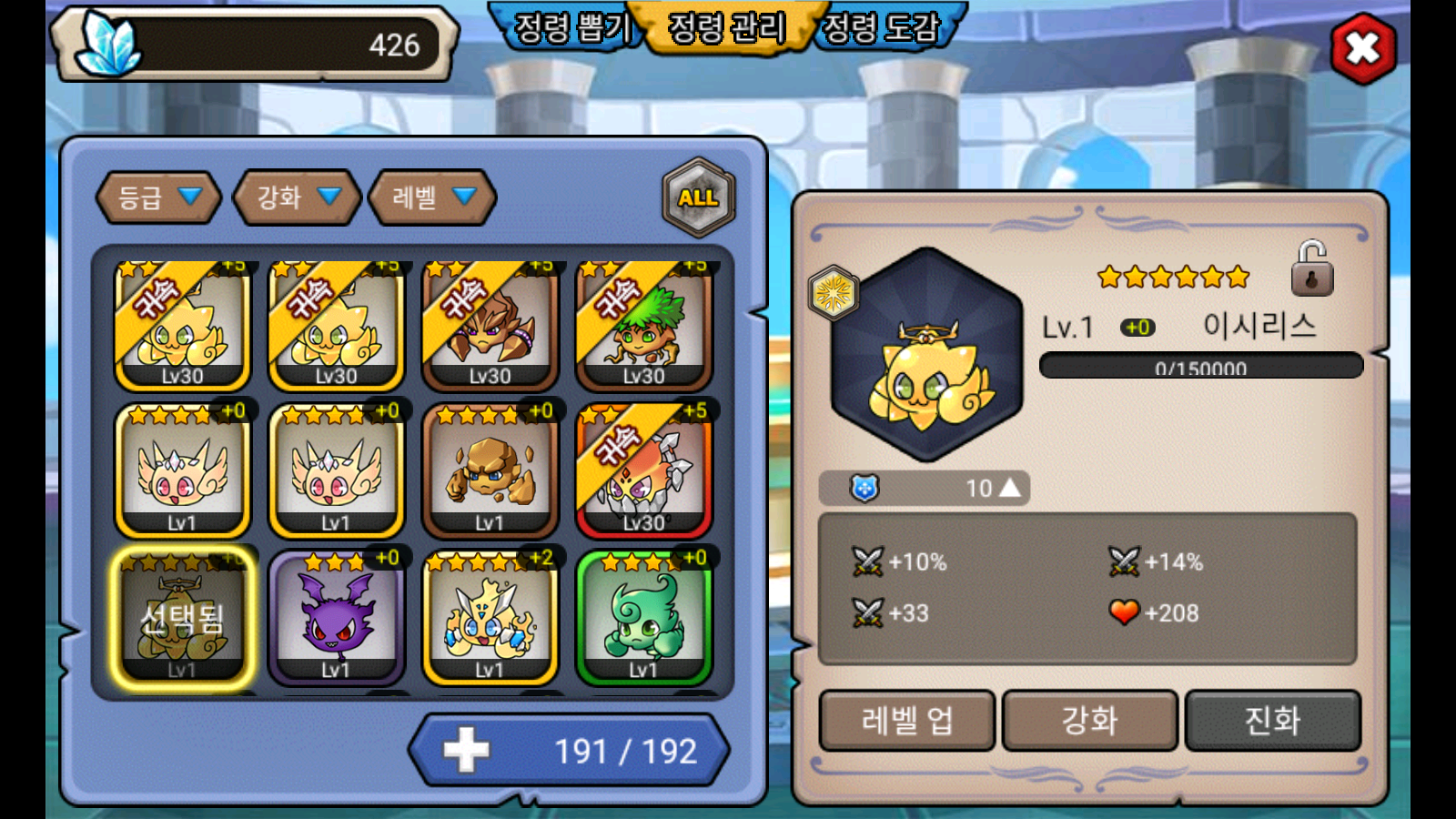Select the green swirl spirit card
This screenshot has width=1456, height=819.
click(643, 619)
